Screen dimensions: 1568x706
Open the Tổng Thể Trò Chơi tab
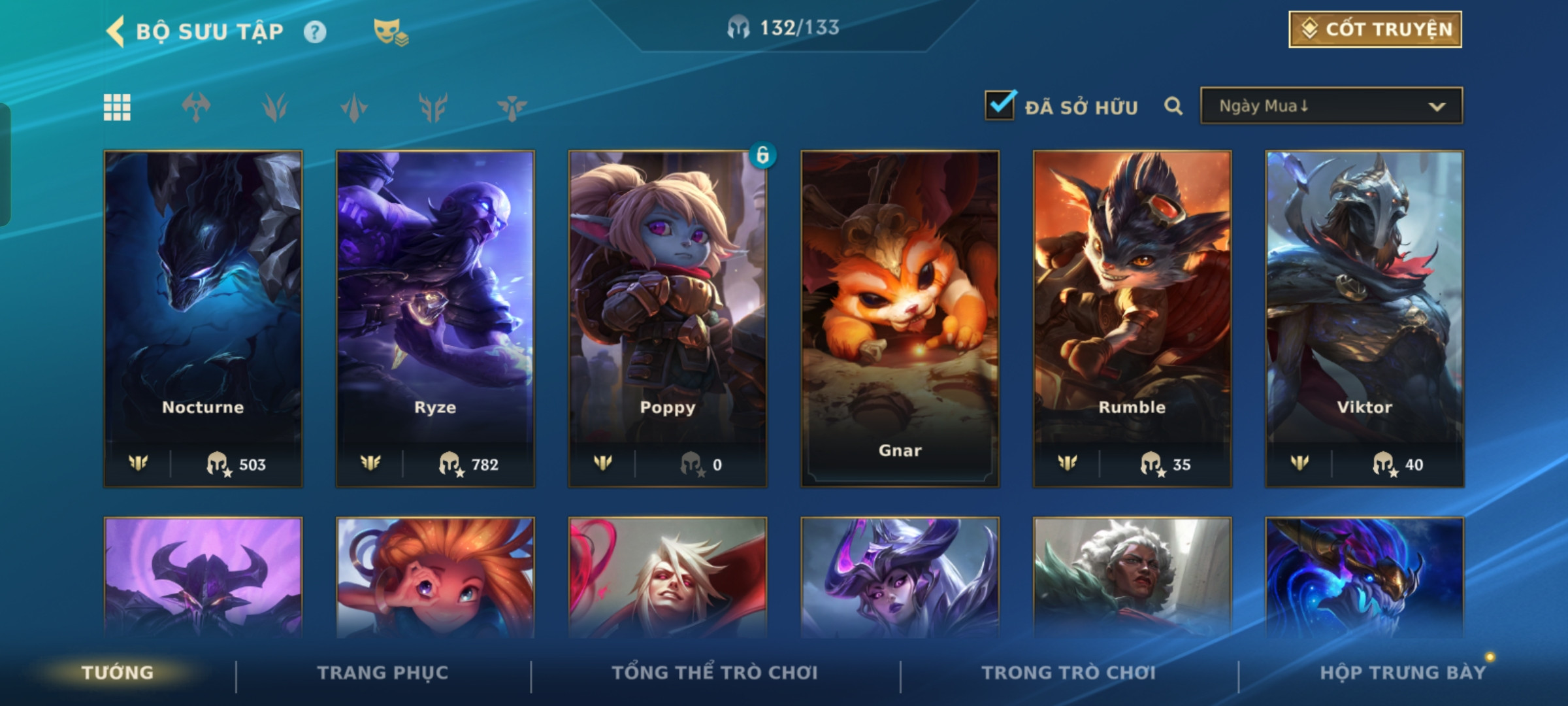(715, 673)
